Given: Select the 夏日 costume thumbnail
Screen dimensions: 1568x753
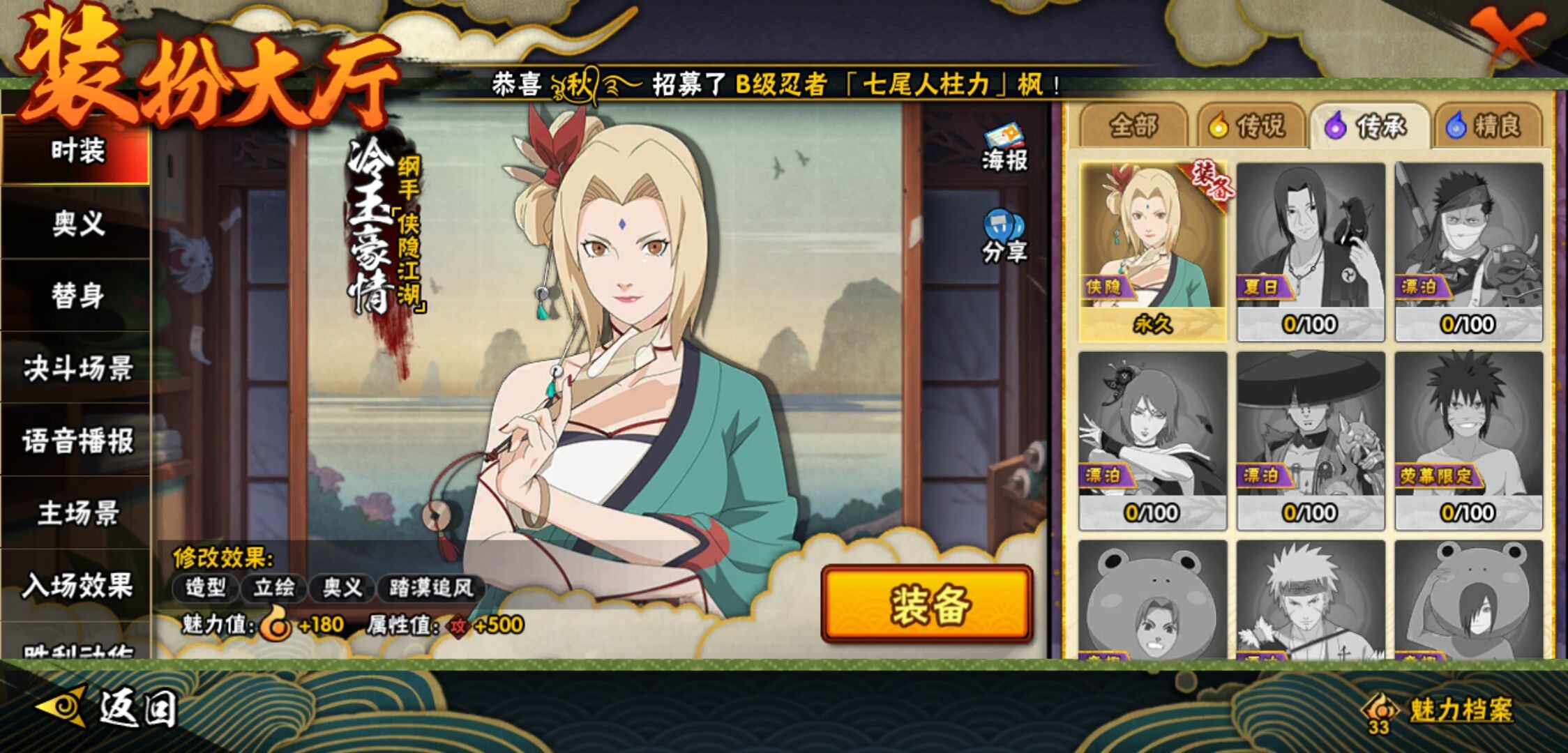Looking at the screenshot, I should coord(1310,251).
